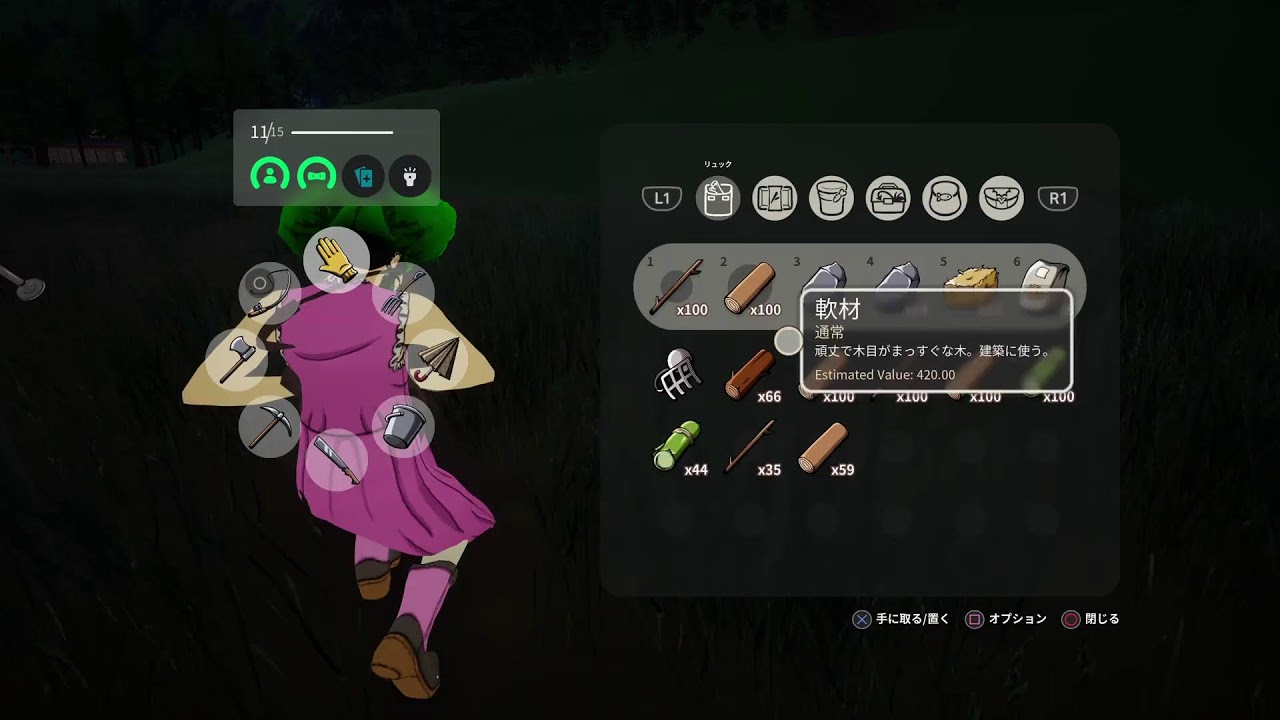Switch to the fish bowl tab
Screen dimensions: 1280x720
pos(945,198)
